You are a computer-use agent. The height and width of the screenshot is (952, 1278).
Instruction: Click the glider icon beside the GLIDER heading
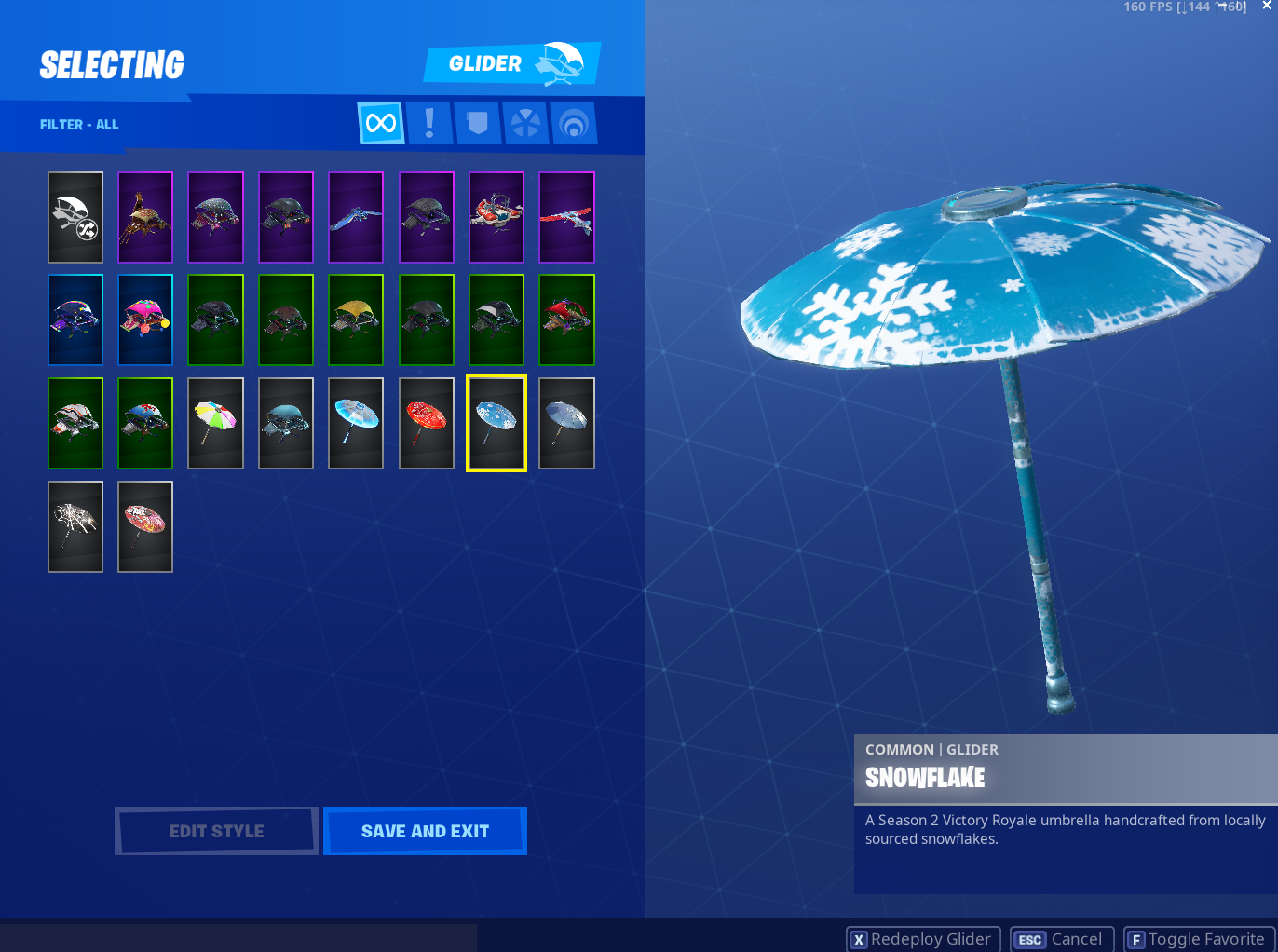560,61
